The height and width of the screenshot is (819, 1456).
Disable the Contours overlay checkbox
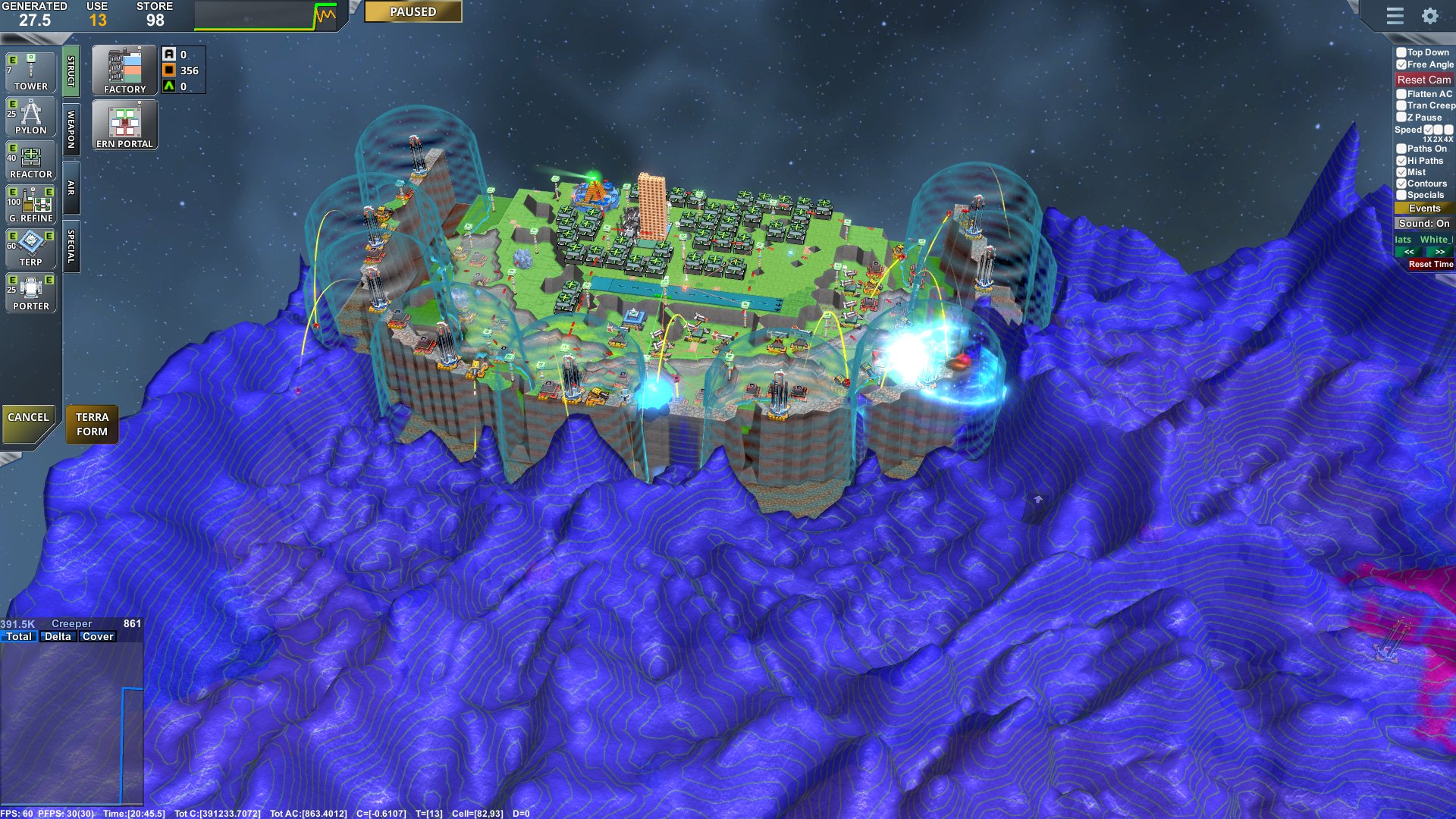(x=1401, y=184)
